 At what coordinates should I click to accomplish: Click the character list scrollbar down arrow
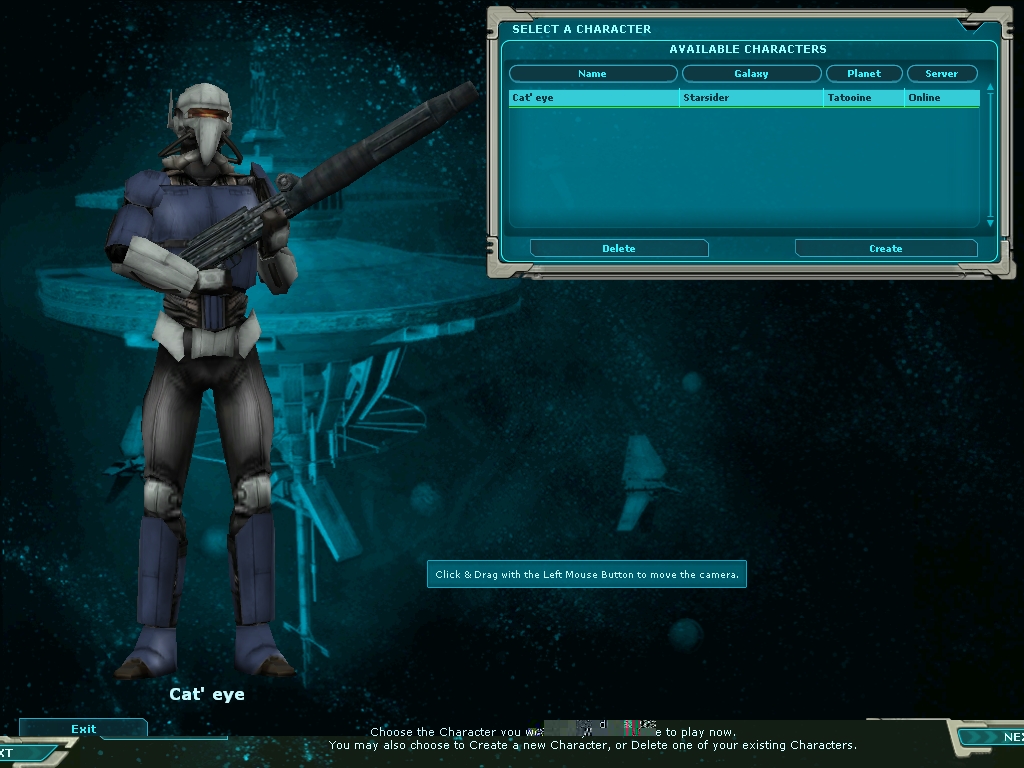click(990, 224)
